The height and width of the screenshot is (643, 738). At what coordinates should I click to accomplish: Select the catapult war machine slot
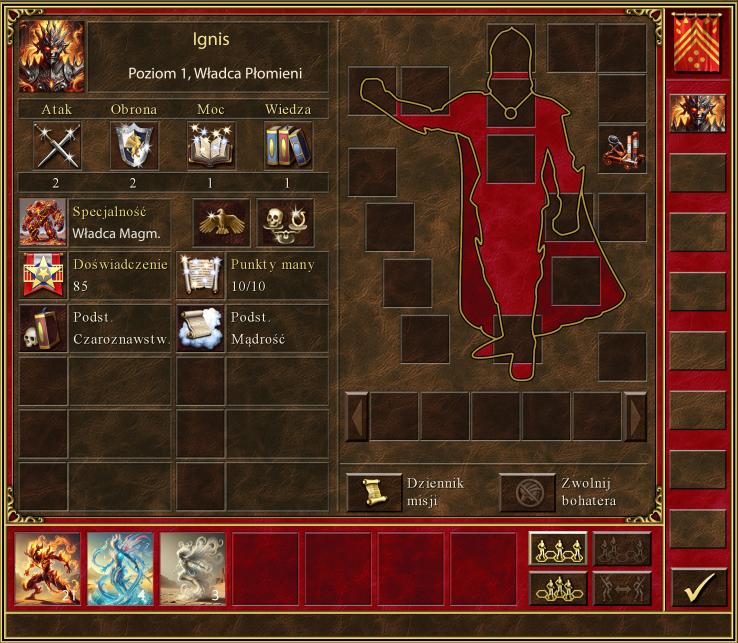tap(621, 149)
